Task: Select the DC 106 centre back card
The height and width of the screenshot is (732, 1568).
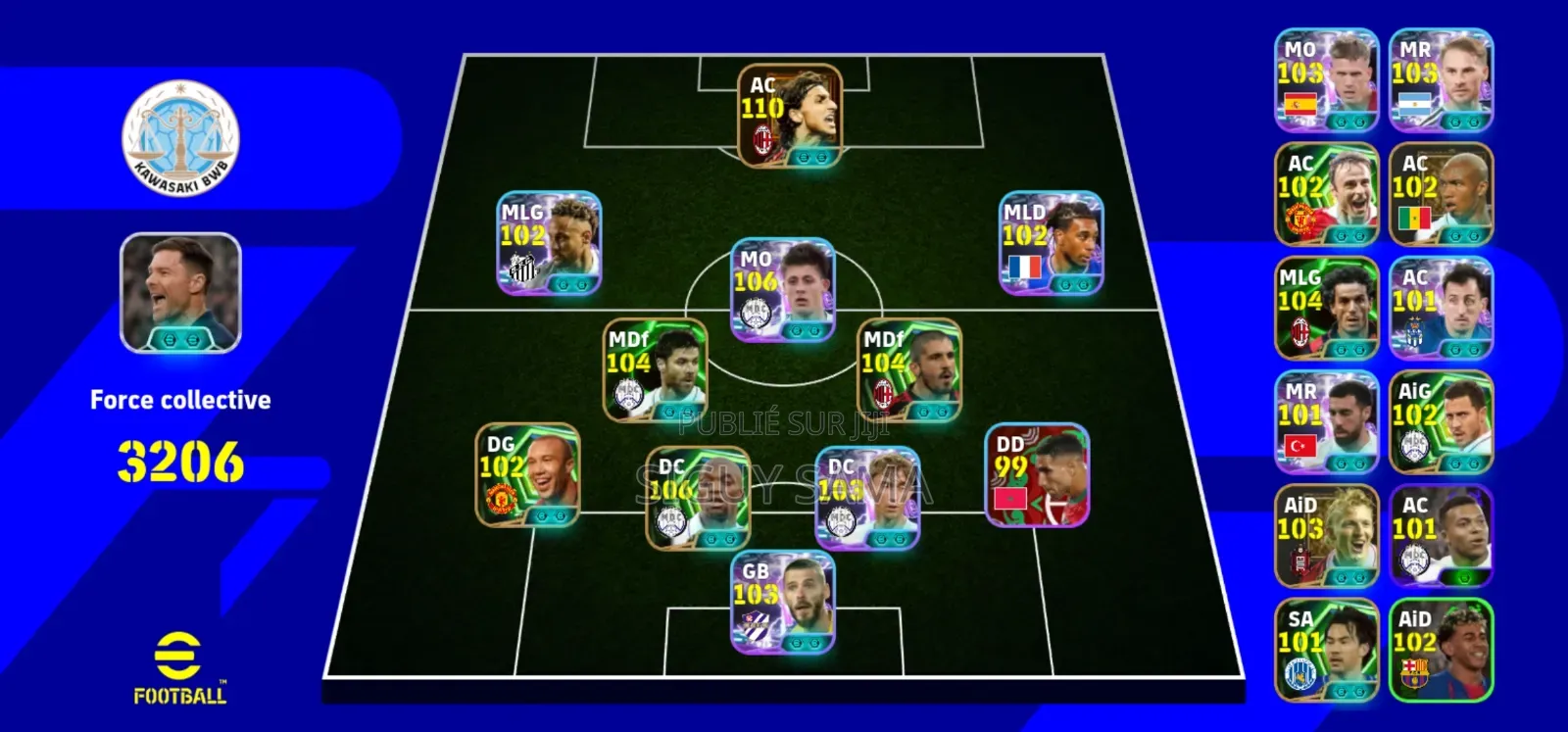Action: coord(698,497)
